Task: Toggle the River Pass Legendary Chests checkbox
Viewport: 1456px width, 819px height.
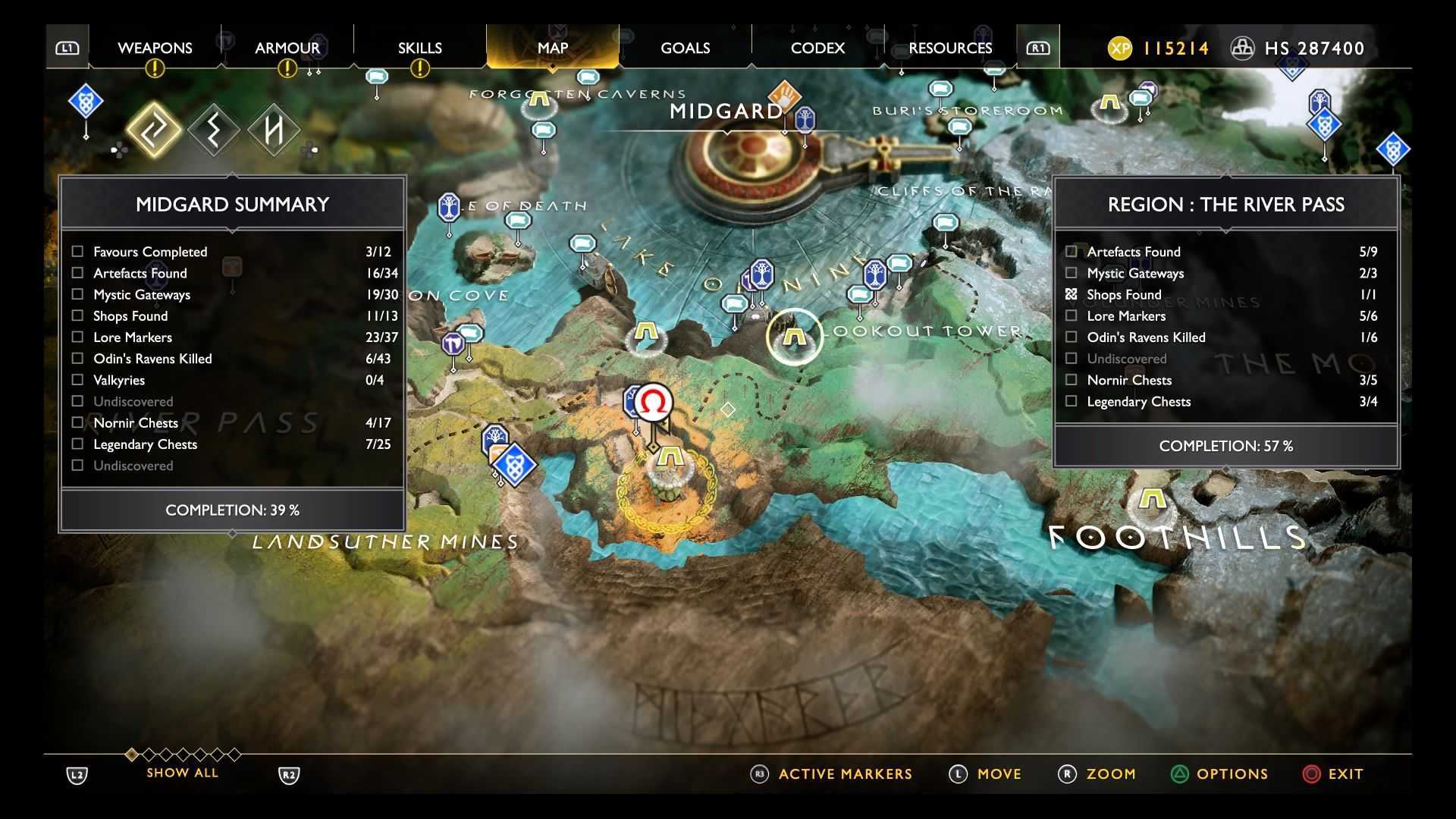Action: point(1071,401)
